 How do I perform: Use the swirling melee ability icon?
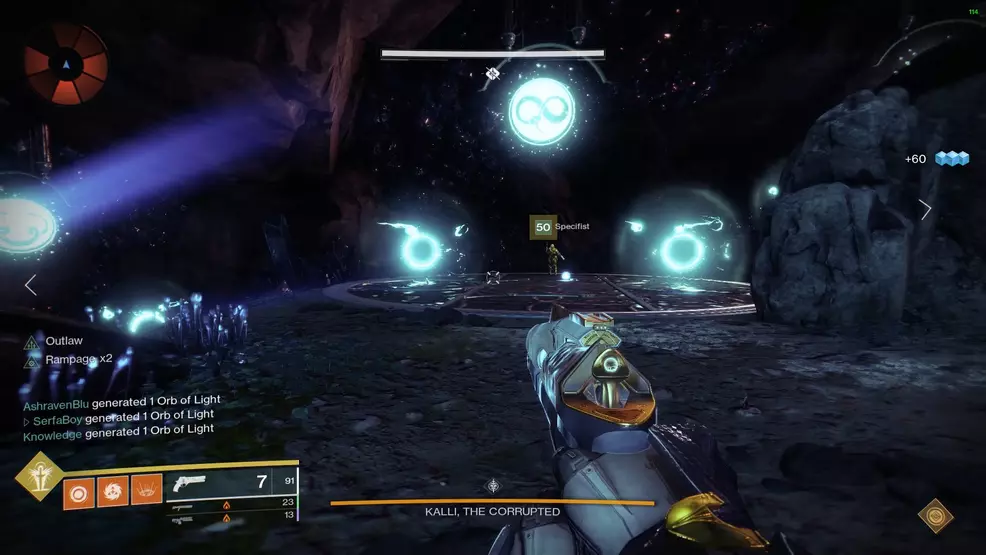click(113, 492)
